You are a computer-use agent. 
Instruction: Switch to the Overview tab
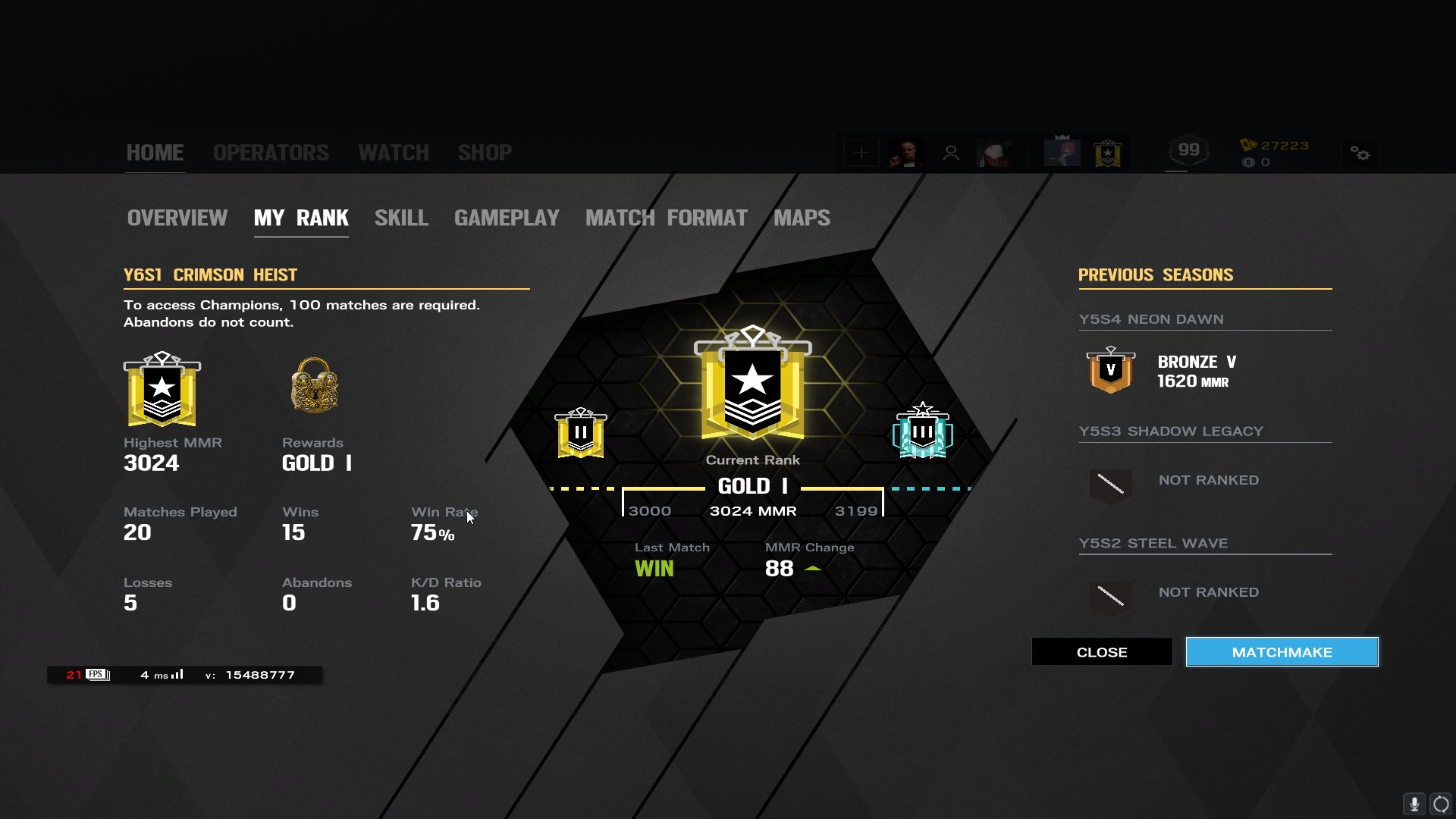point(177,218)
